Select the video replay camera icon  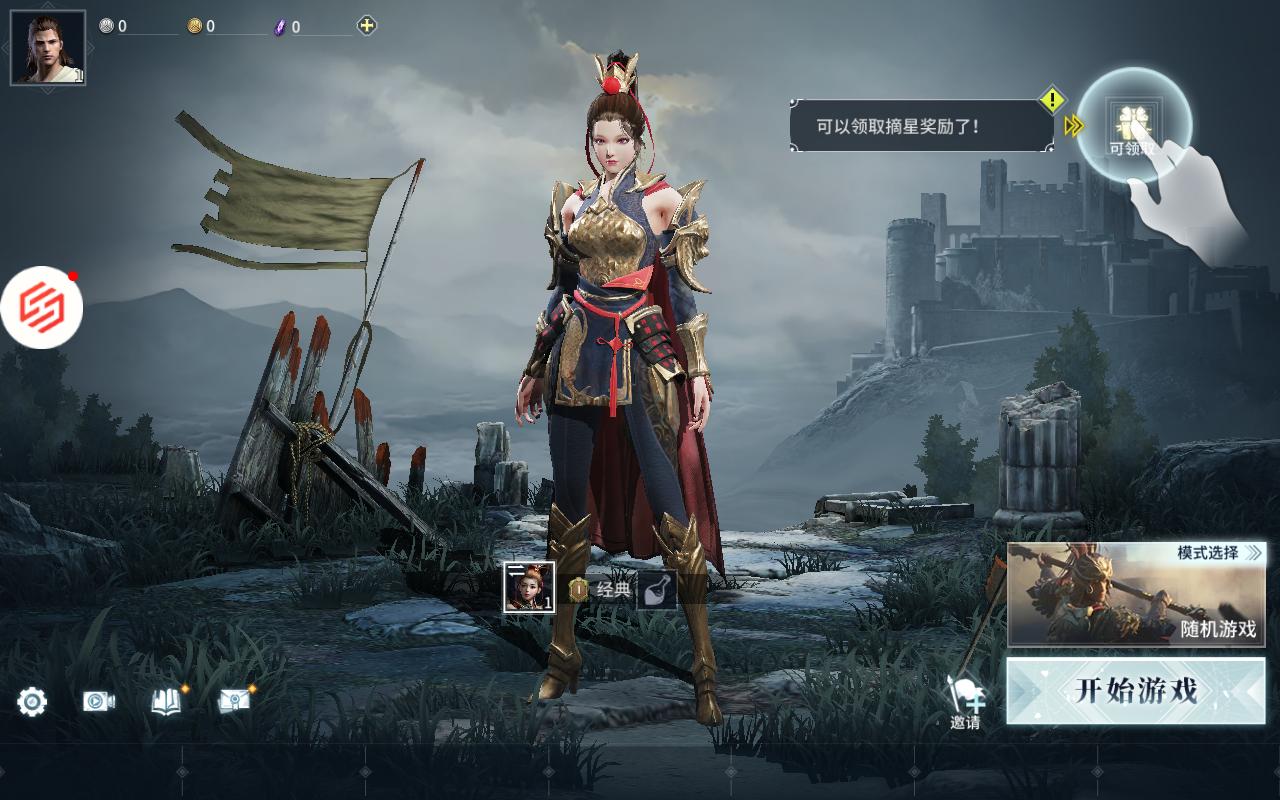96,702
